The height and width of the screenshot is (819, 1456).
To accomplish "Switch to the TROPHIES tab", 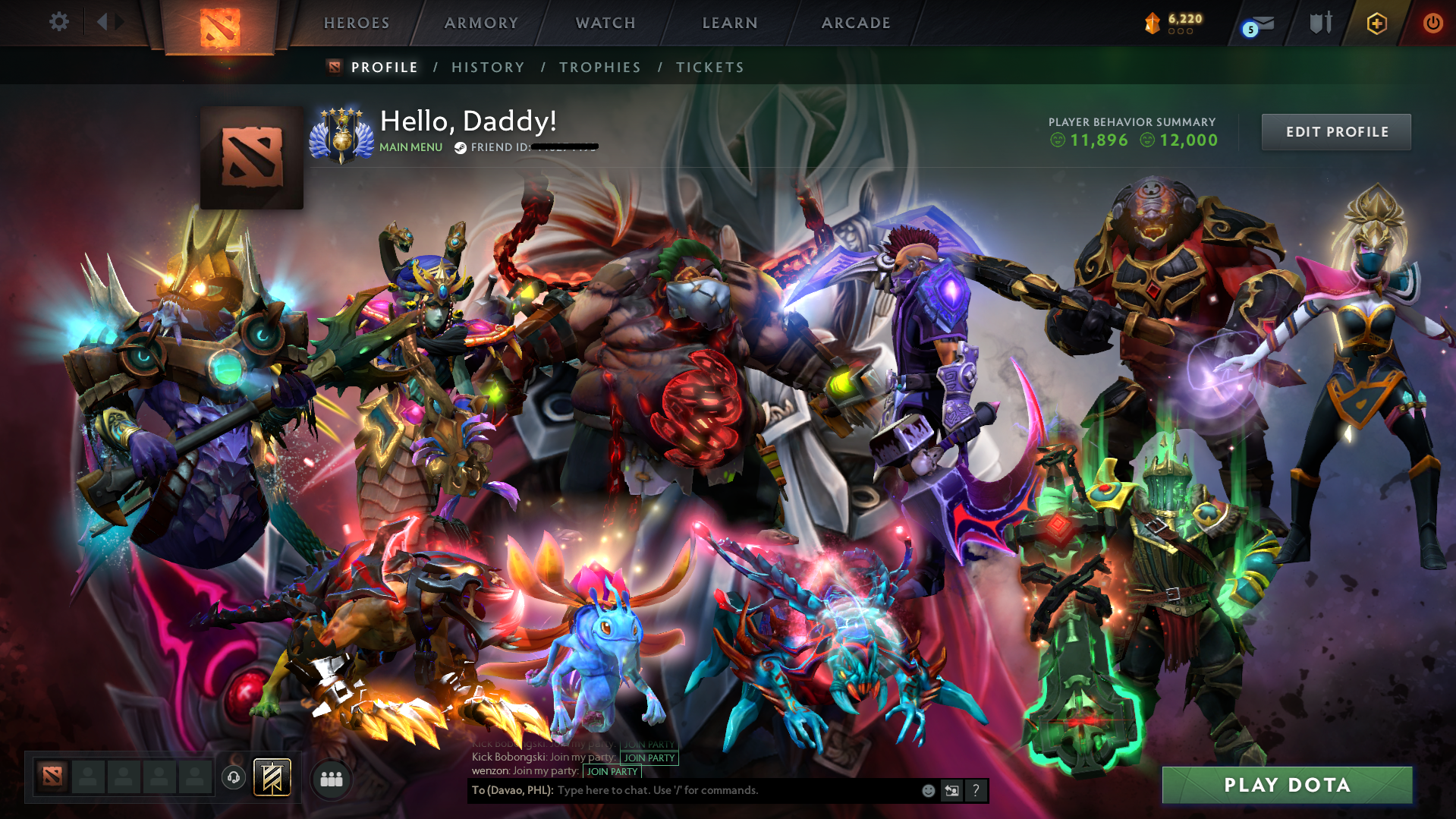I will point(599,67).
